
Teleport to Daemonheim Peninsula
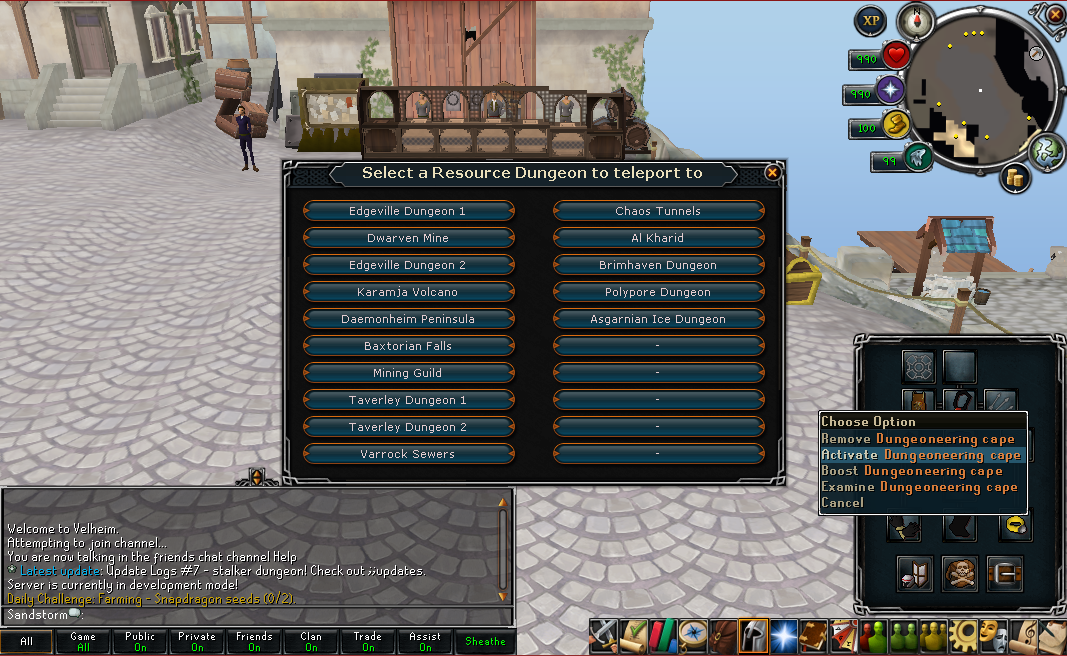[x=408, y=319]
